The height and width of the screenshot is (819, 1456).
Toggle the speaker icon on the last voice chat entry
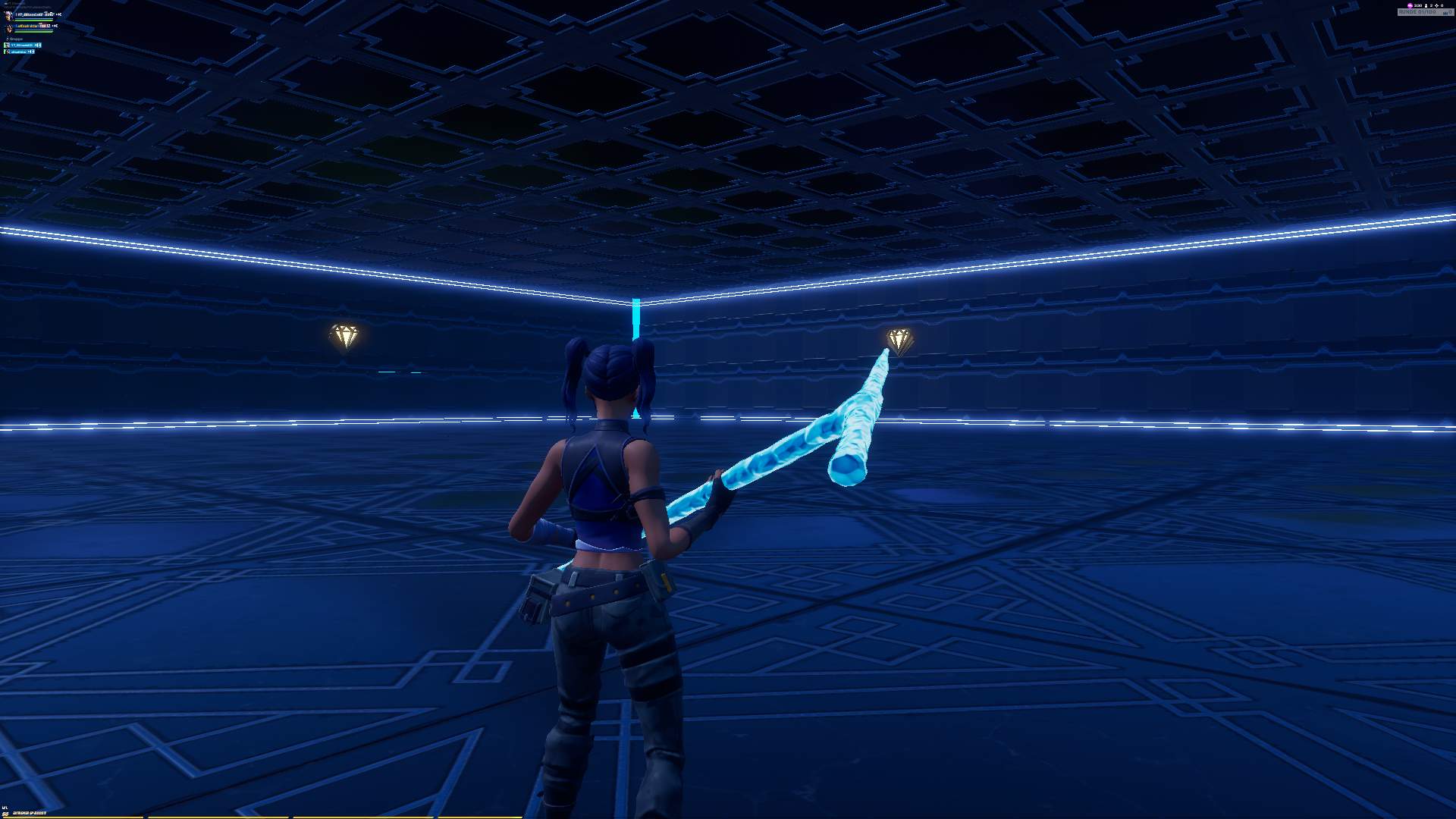pyautogui.click(x=31, y=52)
